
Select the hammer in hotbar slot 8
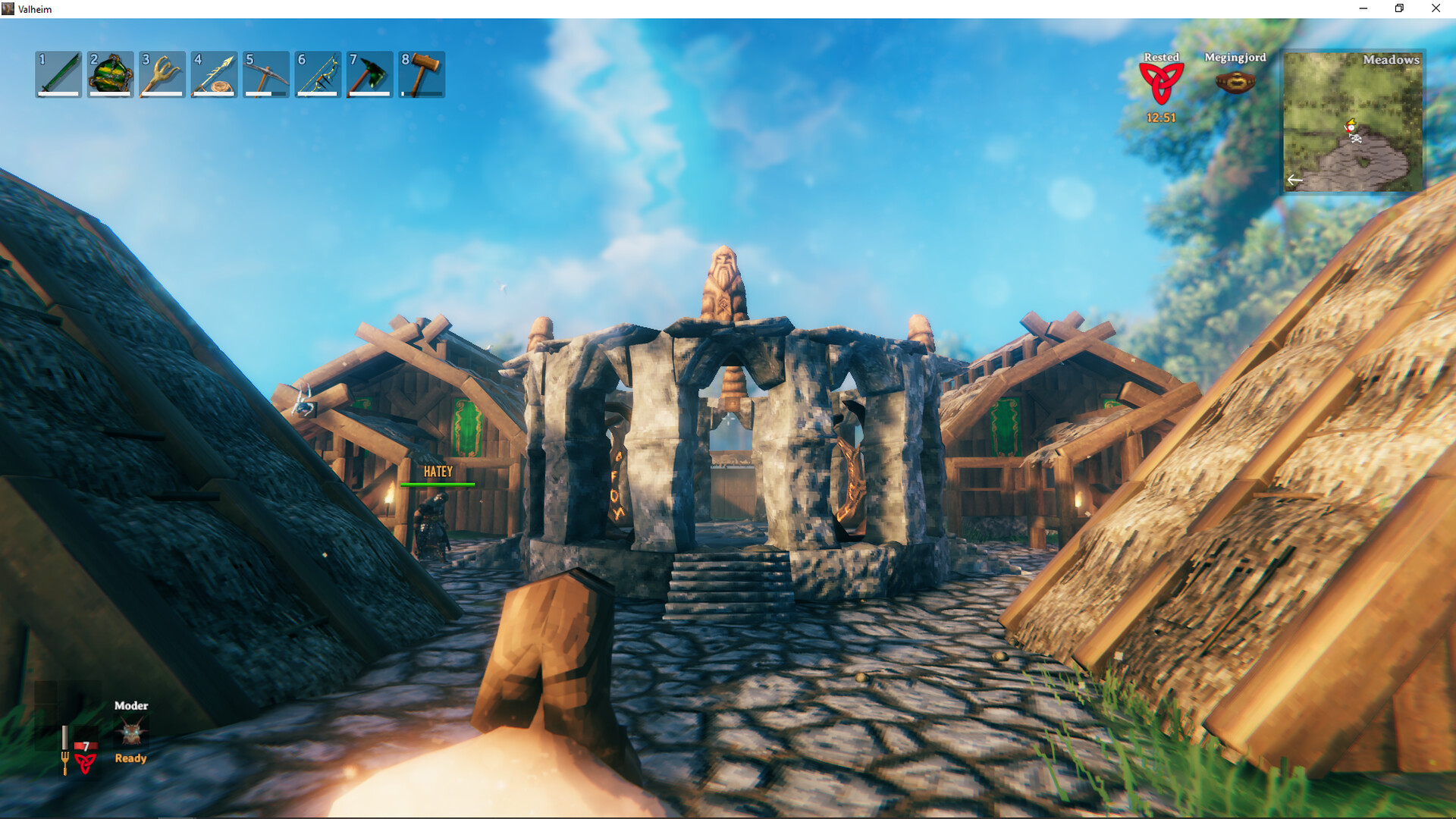(x=421, y=74)
